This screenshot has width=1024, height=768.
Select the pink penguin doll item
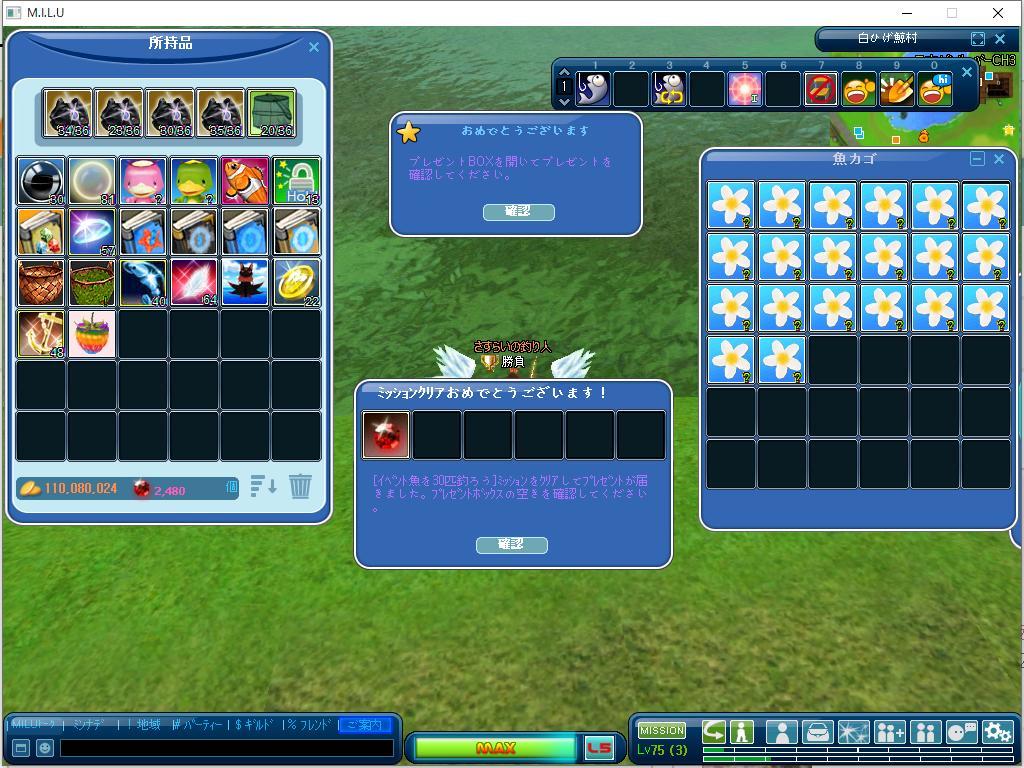[x=143, y=181]
